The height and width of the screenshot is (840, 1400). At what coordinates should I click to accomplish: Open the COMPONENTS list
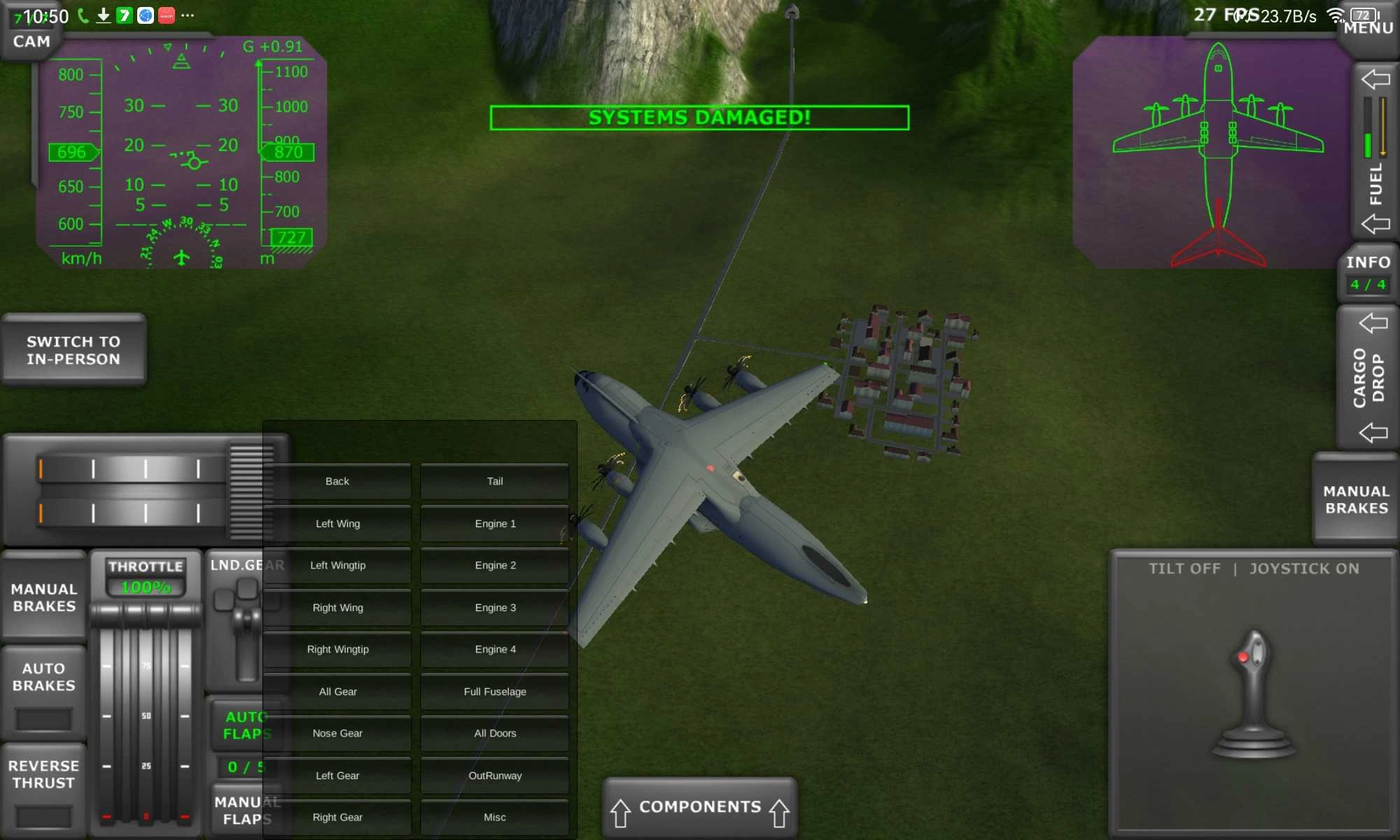699,806
